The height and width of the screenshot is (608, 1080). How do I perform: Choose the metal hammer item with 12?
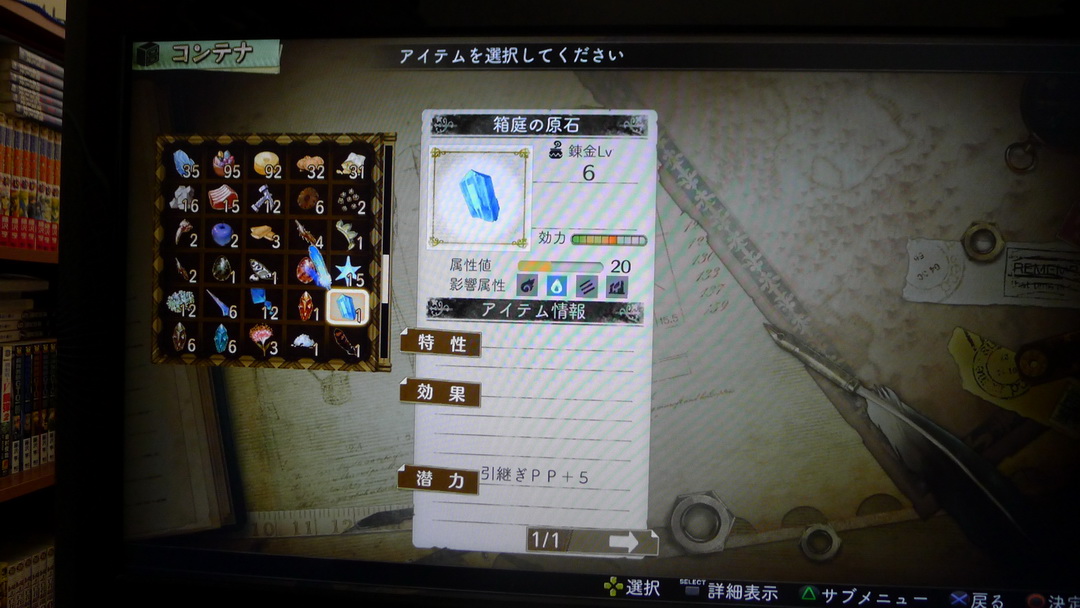click(x=265, y=200)
